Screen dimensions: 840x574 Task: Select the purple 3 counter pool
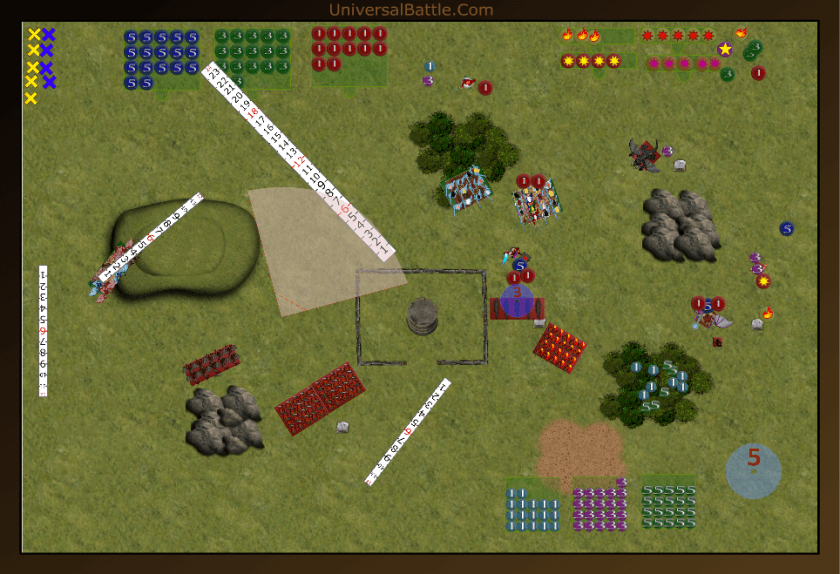pyautogui.click(x=600, y=507)
